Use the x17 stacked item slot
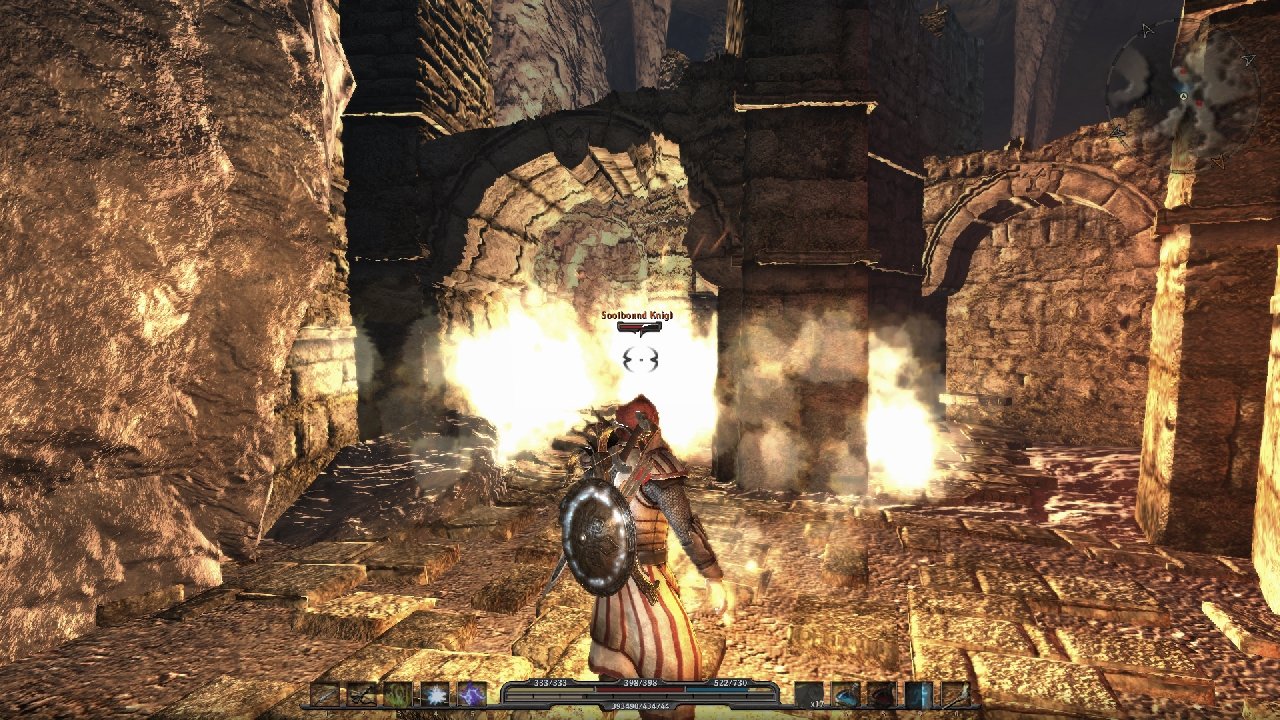 point(809,694)
